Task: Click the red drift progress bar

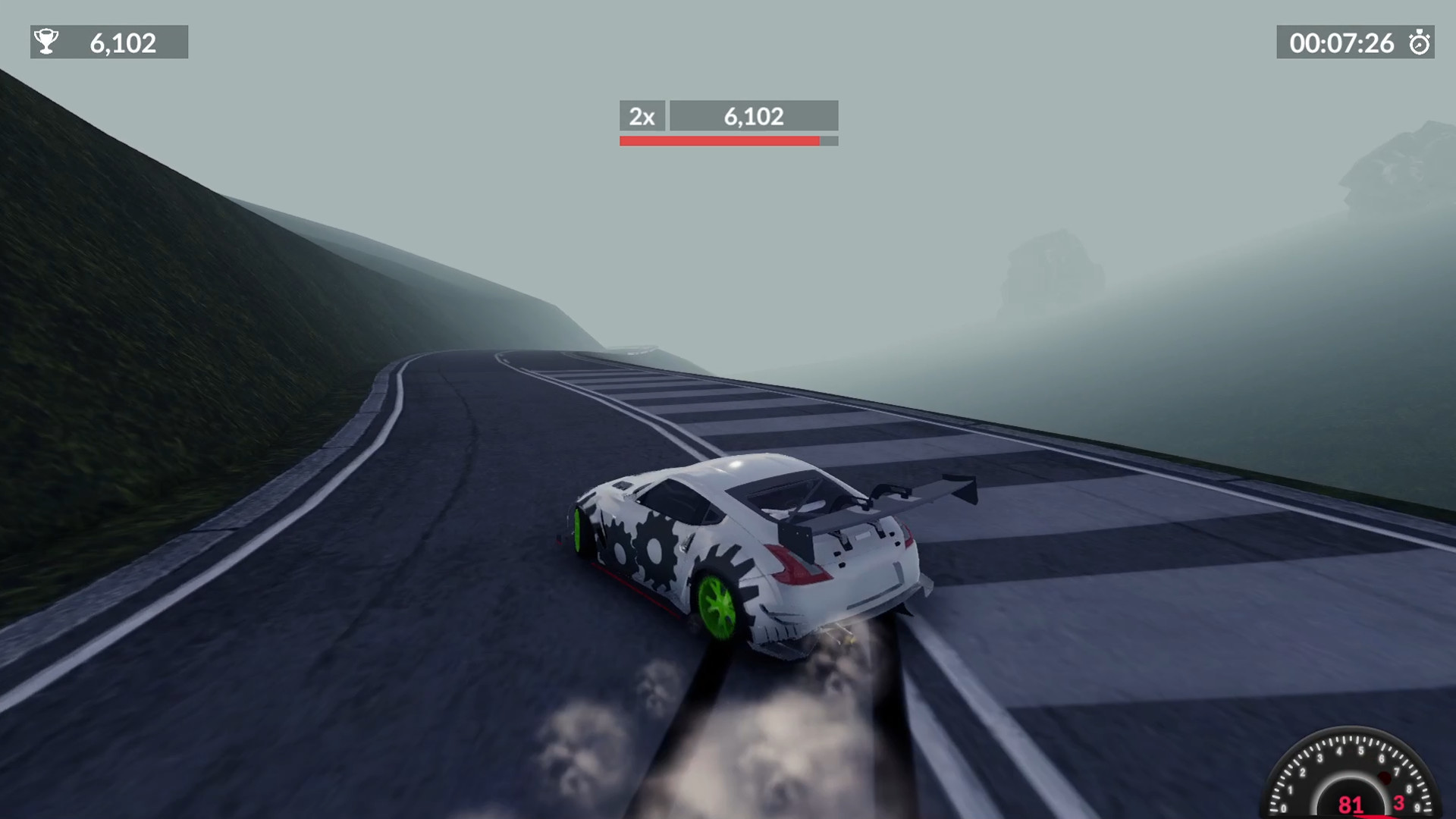Action: (x=720, y=140)
